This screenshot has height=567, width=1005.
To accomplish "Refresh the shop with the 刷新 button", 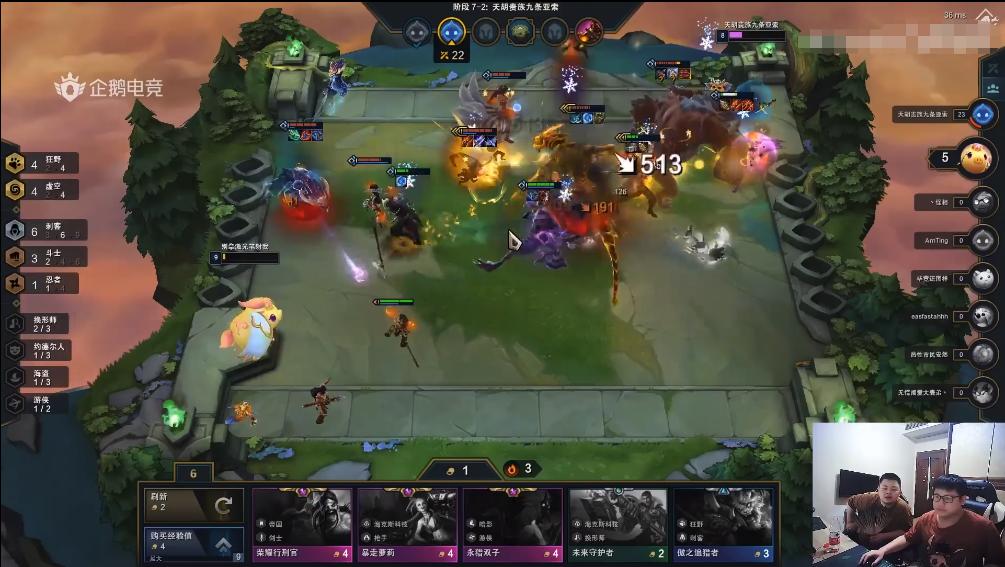I will (194, 503).
